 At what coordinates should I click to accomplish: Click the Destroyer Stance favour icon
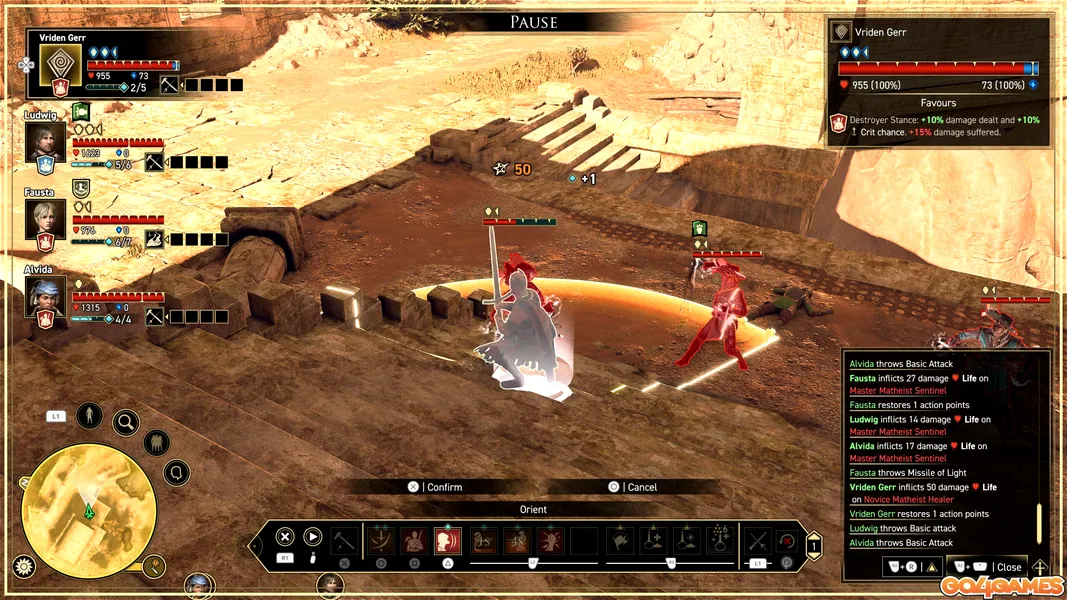pos(839,125)
